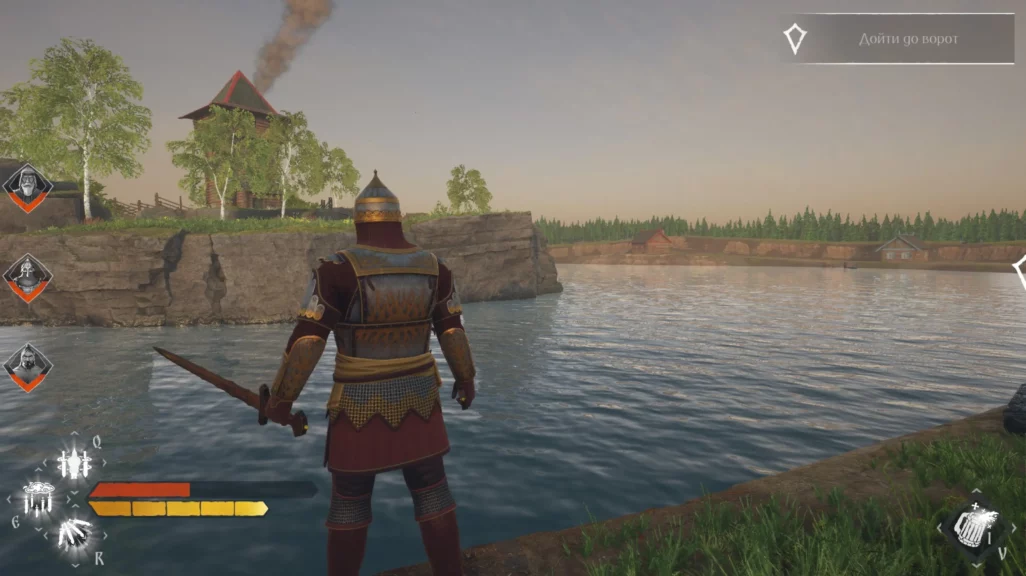This screenshot has width=1026, height=576.
Task: Activate the glowing claw slash ability icon
Action: [x=73, y=533]
